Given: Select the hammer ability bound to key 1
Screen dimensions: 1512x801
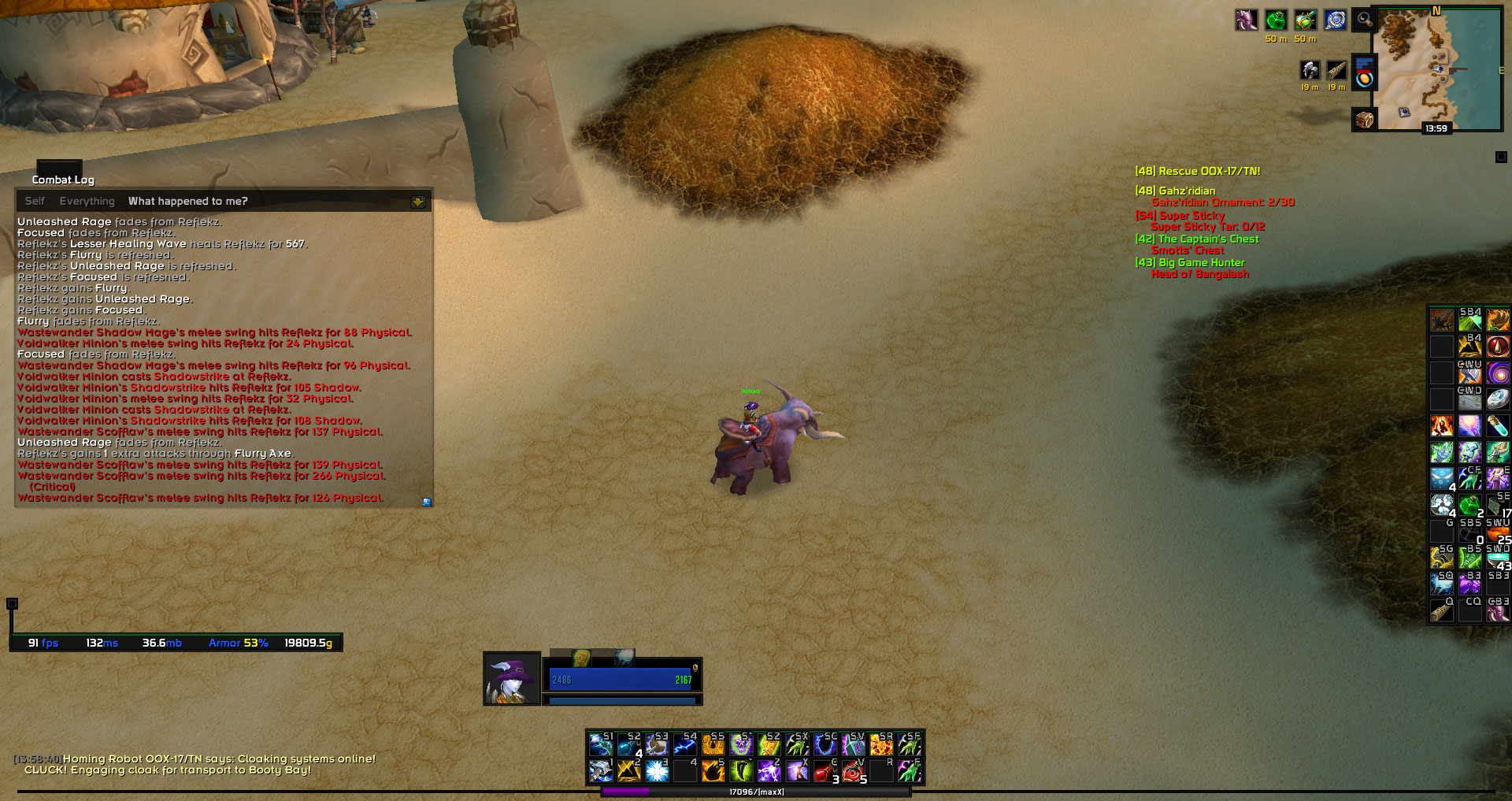Looking at the screenshot, I should pyautogui.click(x=601, y=771).
